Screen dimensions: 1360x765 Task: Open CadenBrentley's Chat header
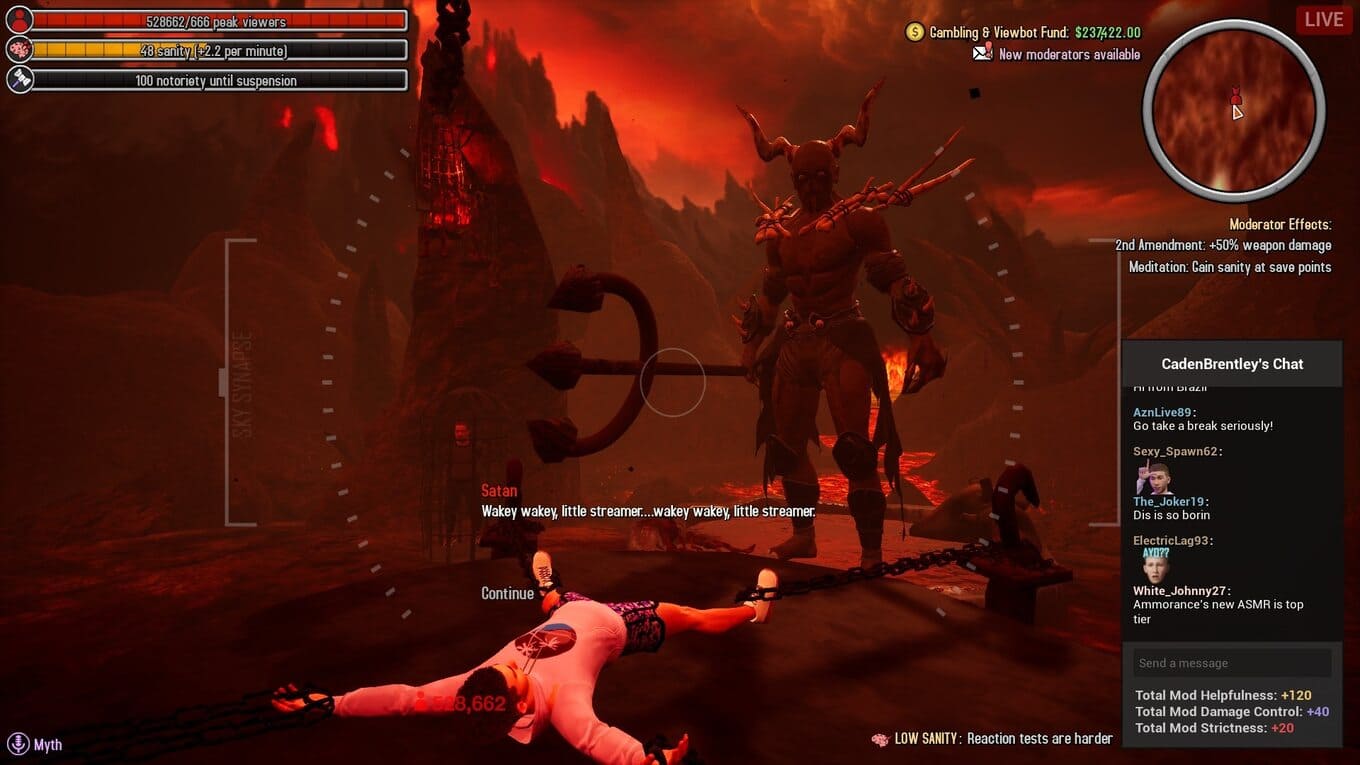point(1231,364)
